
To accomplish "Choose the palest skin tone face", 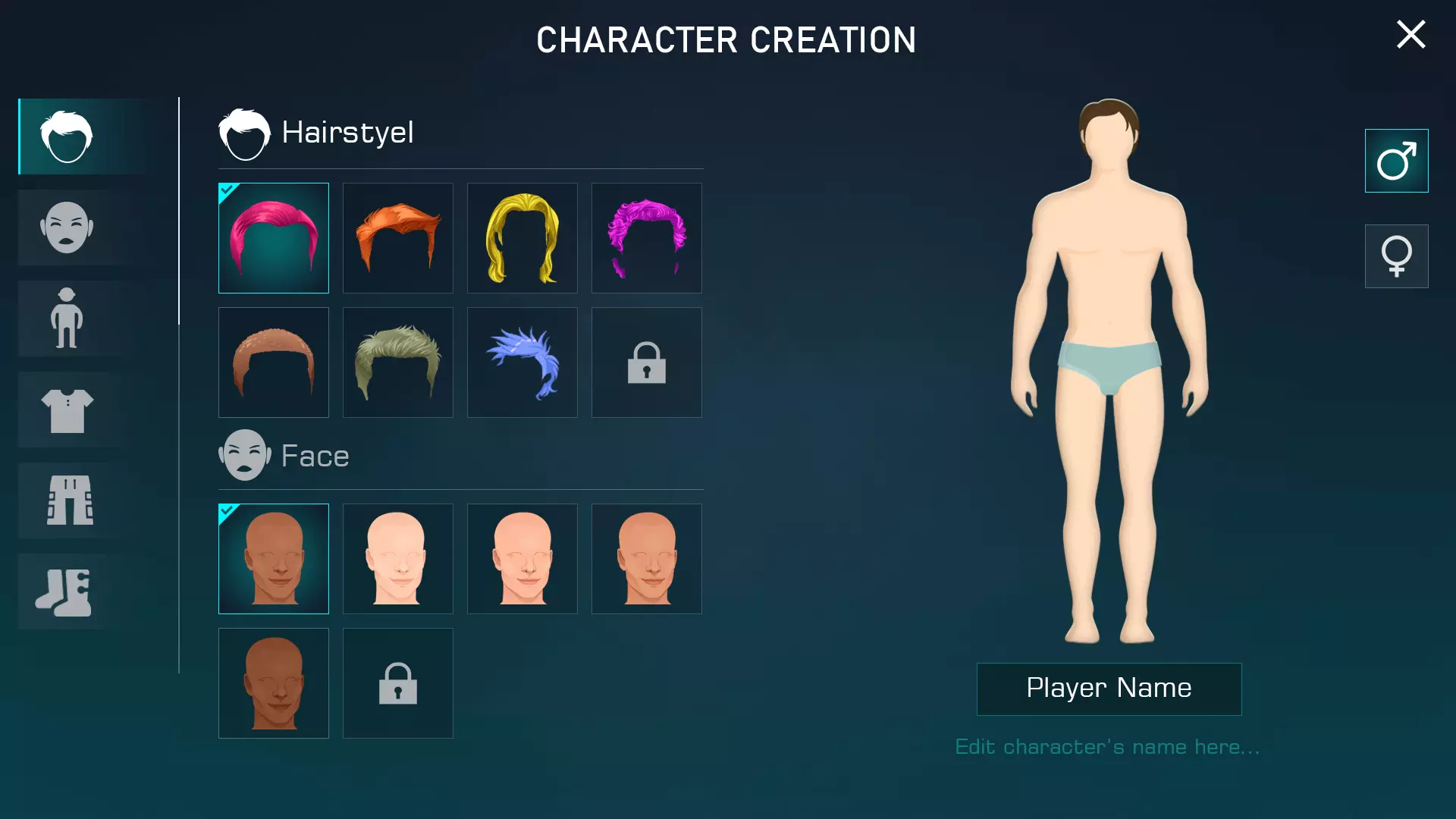I will 398,559.
